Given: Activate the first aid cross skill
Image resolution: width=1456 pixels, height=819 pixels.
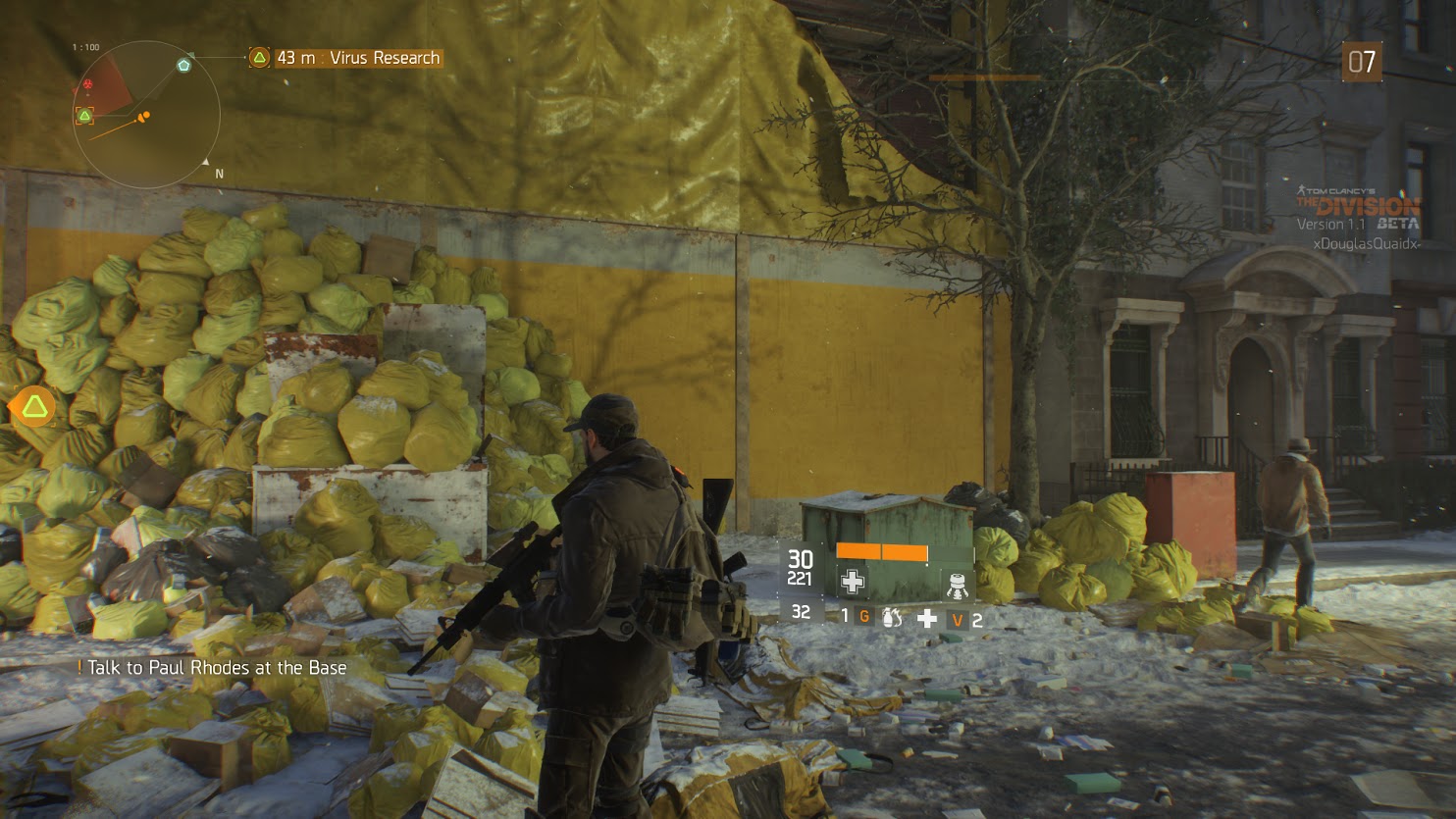Looking at the screenshot, I should [x=852, y=582].
